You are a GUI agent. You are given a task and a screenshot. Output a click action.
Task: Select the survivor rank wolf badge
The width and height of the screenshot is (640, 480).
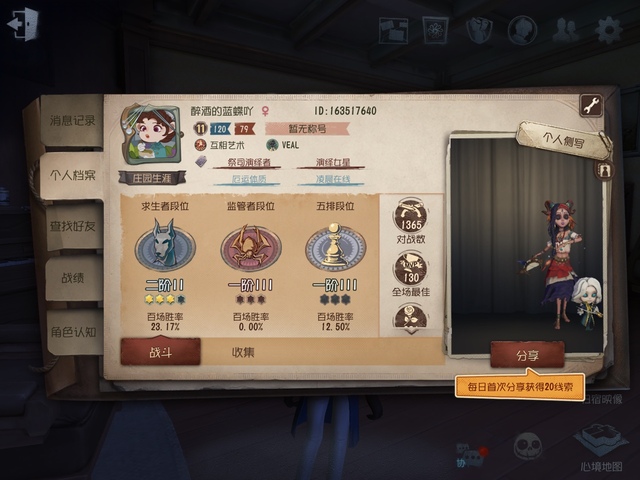pos(164,245)
